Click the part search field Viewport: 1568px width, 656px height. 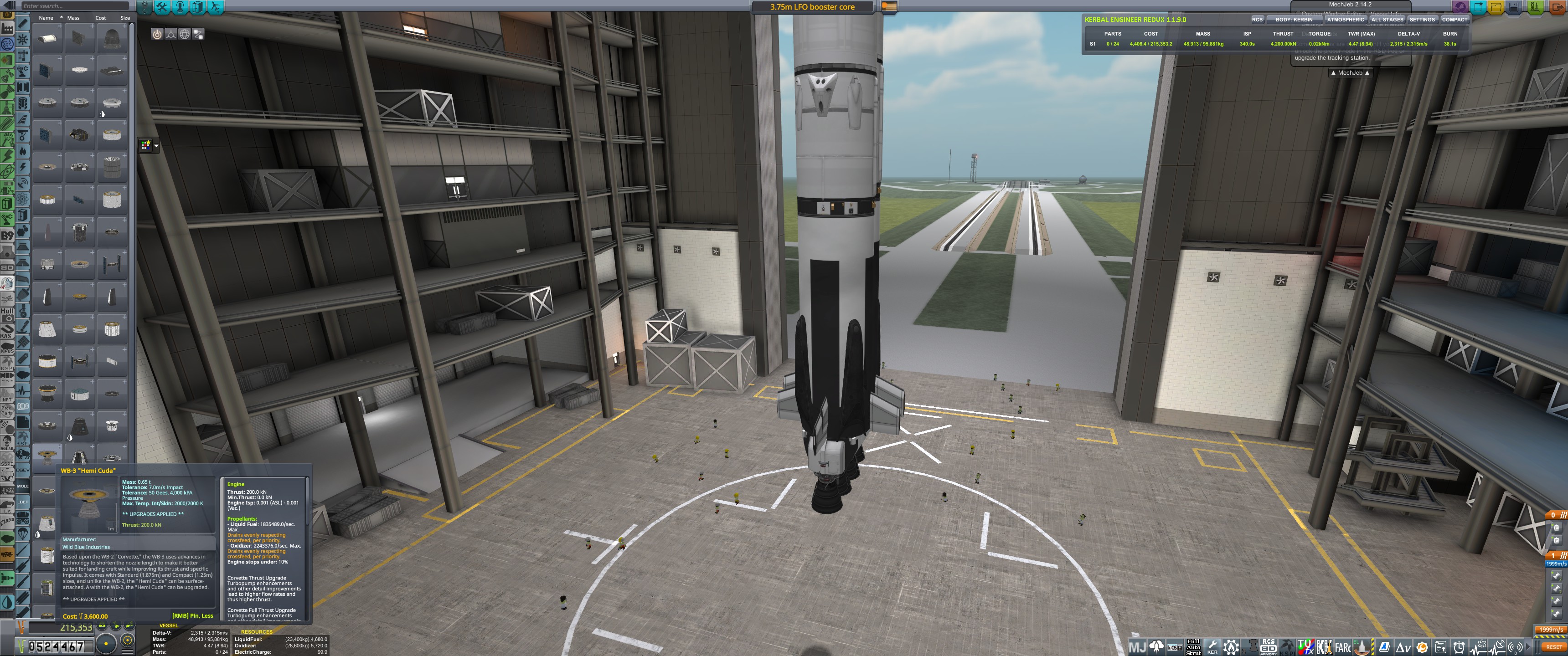[x=67, y=6]
